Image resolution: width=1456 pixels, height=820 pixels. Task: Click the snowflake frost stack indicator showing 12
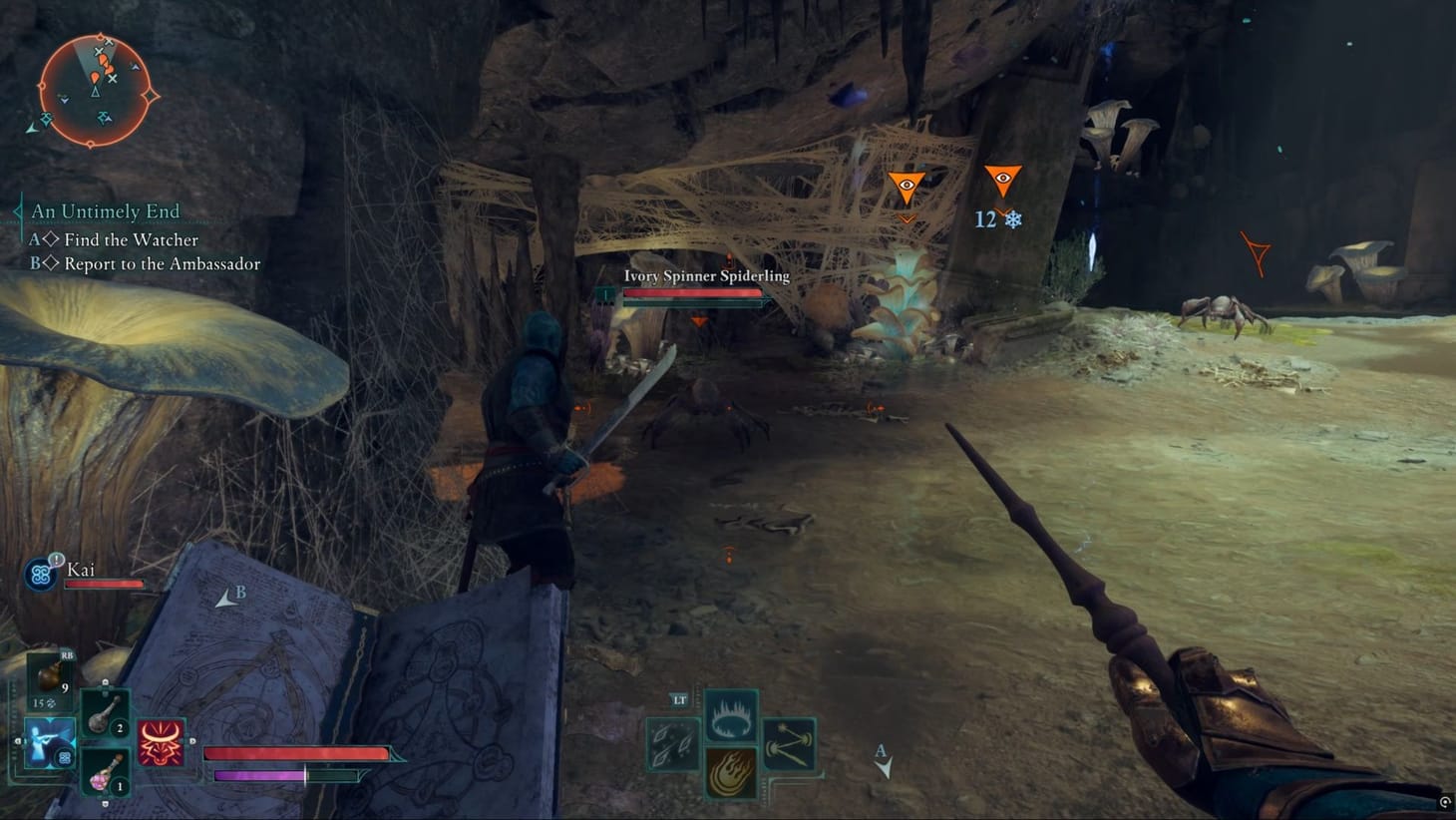click(1008, 219)
